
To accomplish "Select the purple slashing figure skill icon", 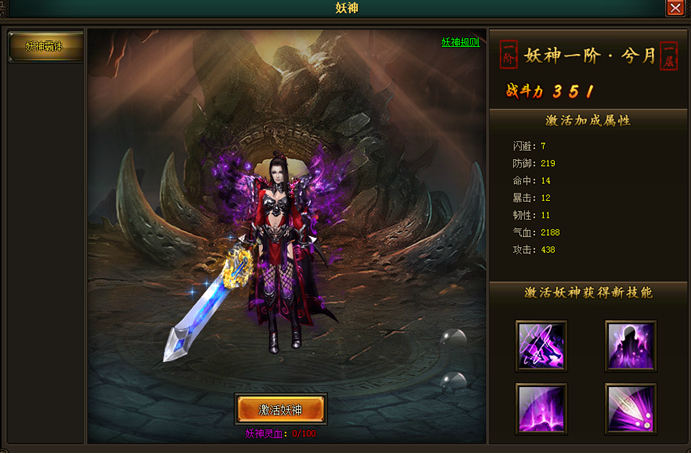I will pyautogui.click(x=541, y=345).
